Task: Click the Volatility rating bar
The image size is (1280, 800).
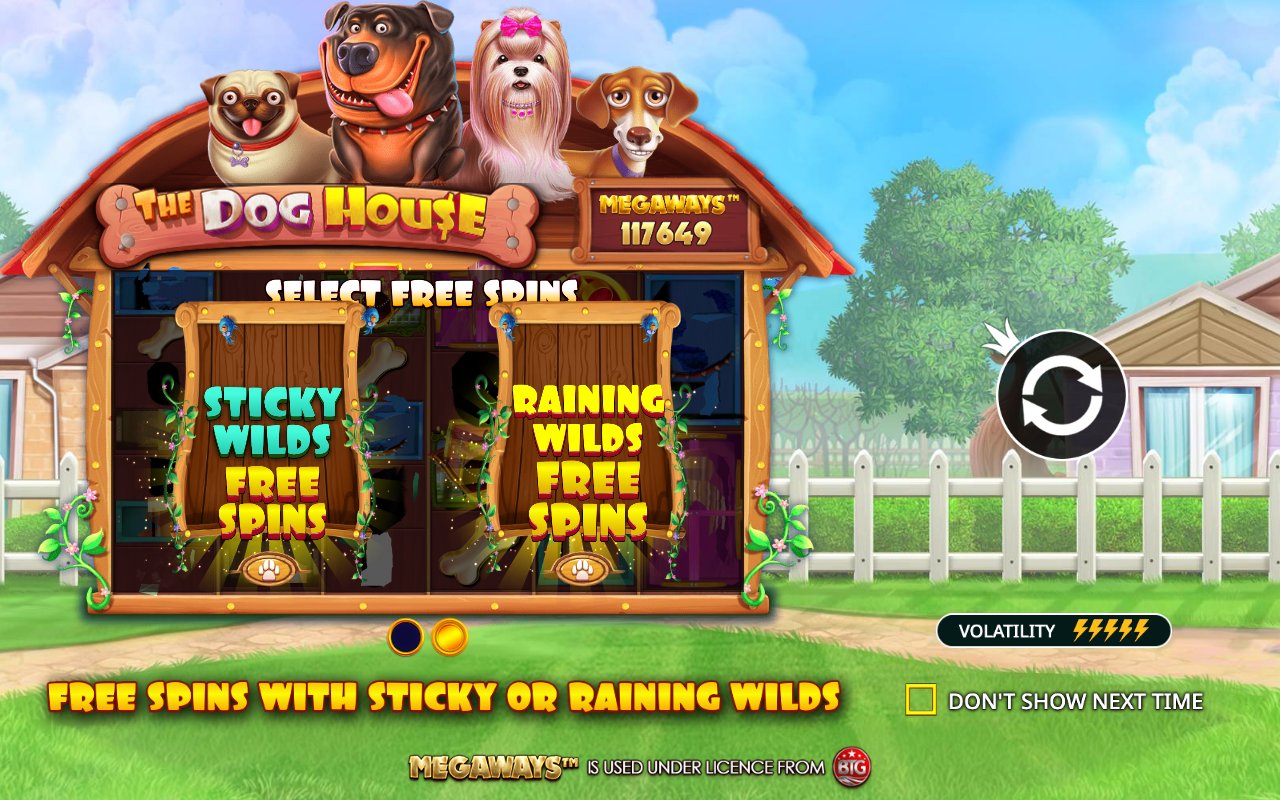Action: coord(1053,630)
